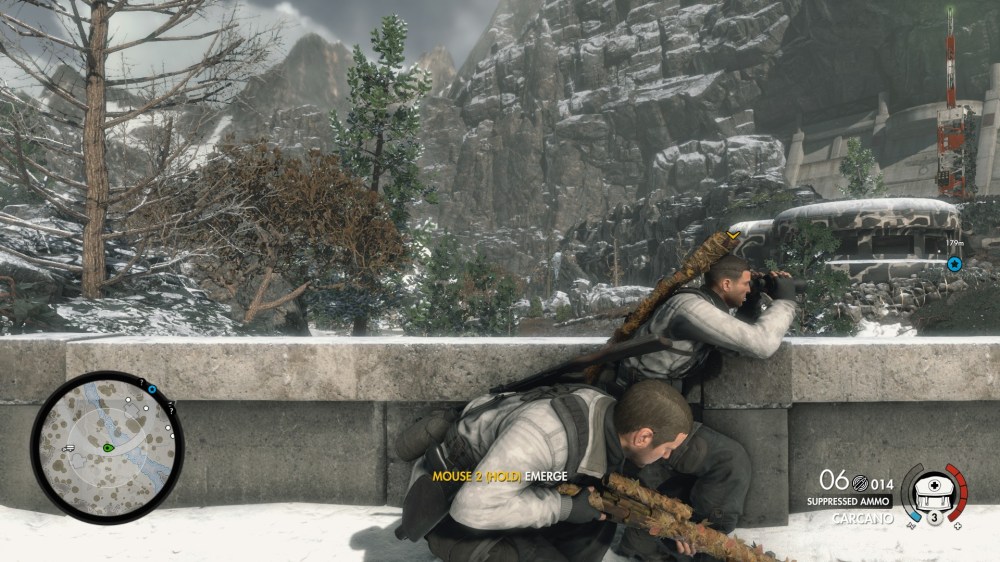Click the truck icon on the minimap
Image resolution: width=1000 pixels, height=562 pixels.
click(68, 449)
